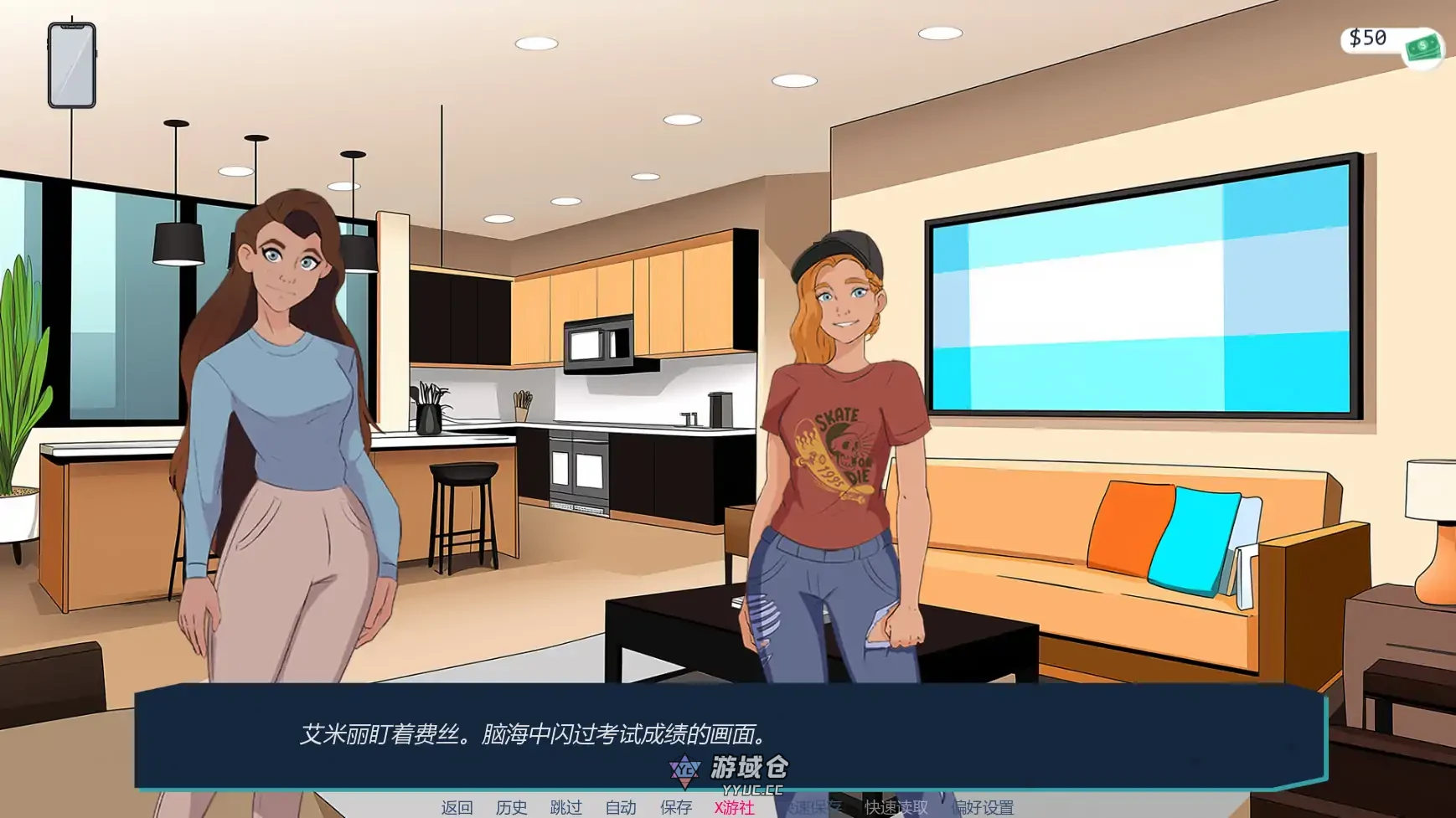Tap the smartphone icon in the top-left corner
Screen dimensions: 1456x818
click(70, 63)
